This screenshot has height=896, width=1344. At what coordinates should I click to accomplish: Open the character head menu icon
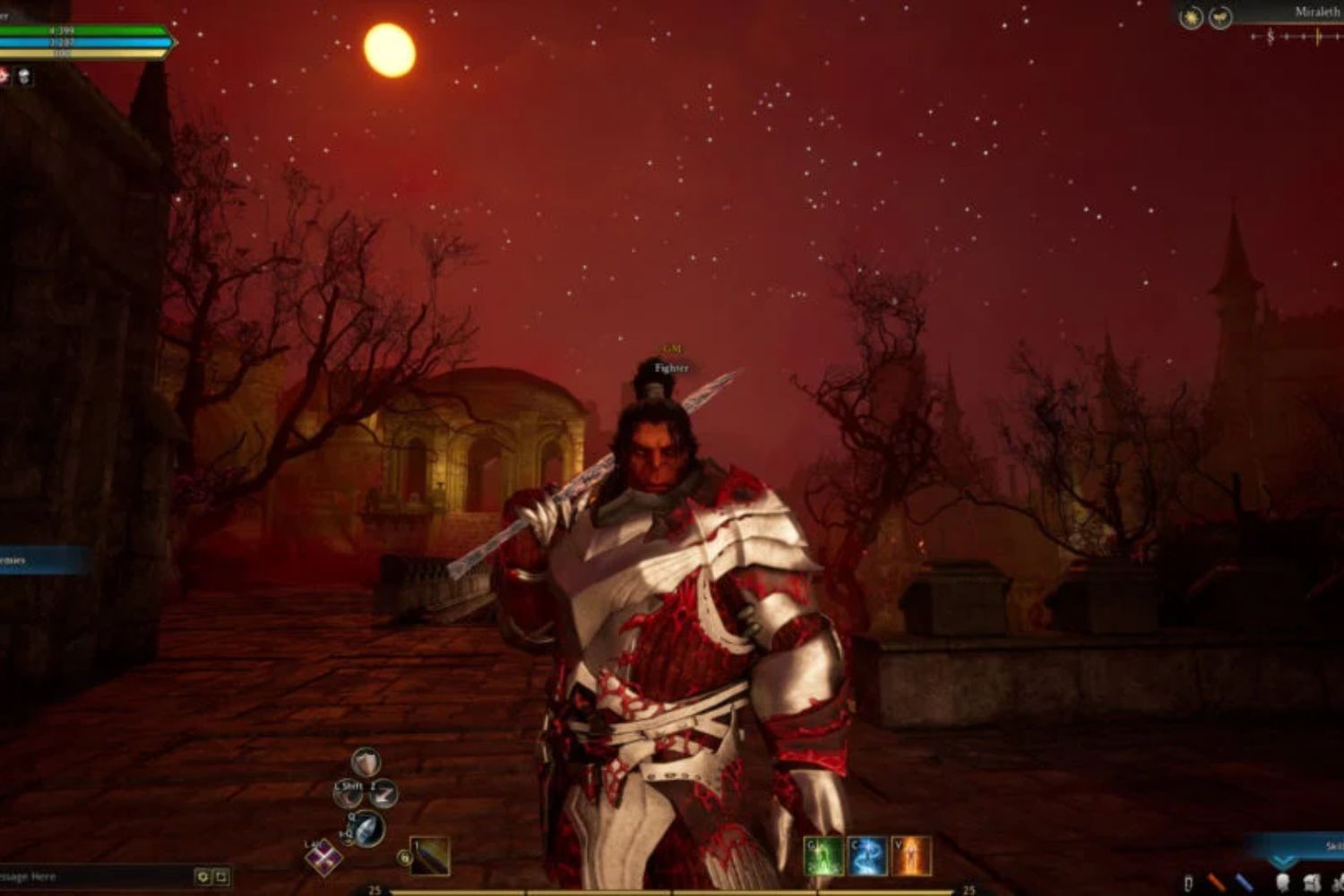(x=1283, y=883)
